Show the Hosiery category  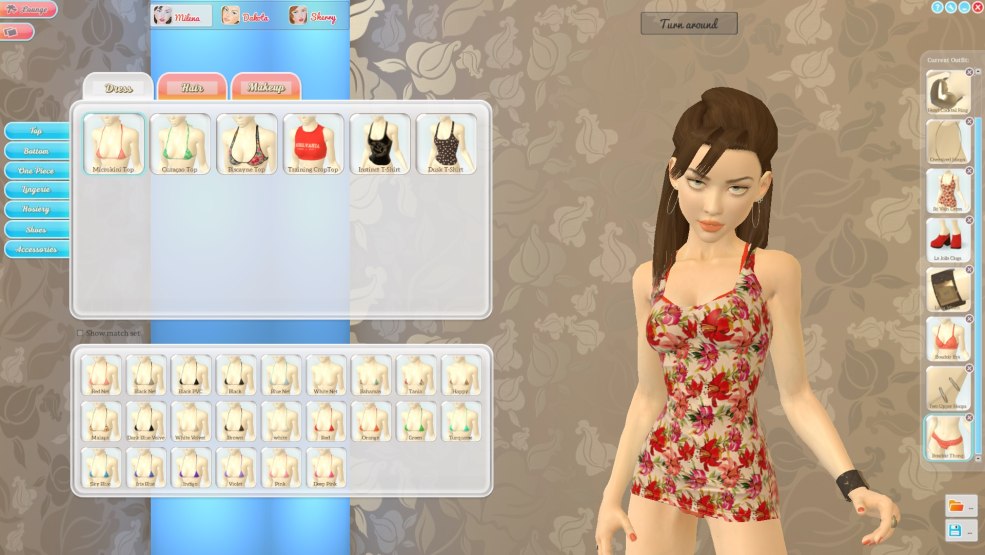tap(36, 210)
